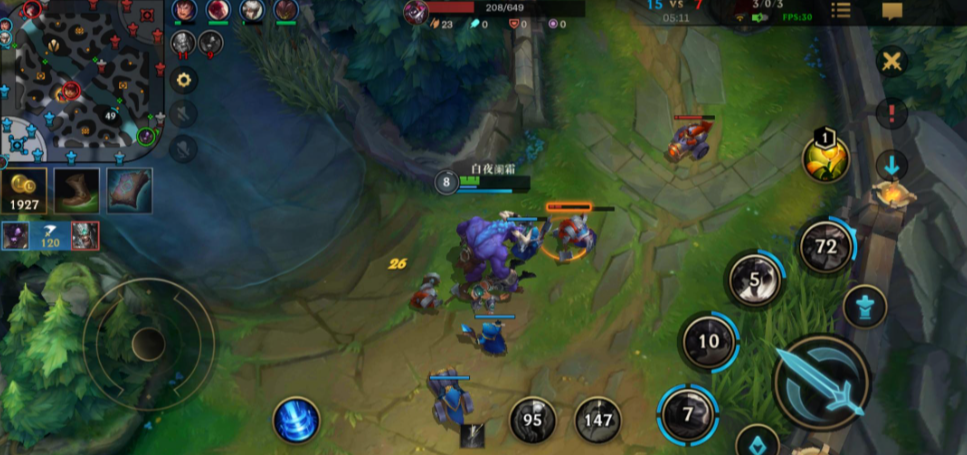967x455 pixels.
Task: Send the blue down-arrow ping
Action: [x=891, y=165]
